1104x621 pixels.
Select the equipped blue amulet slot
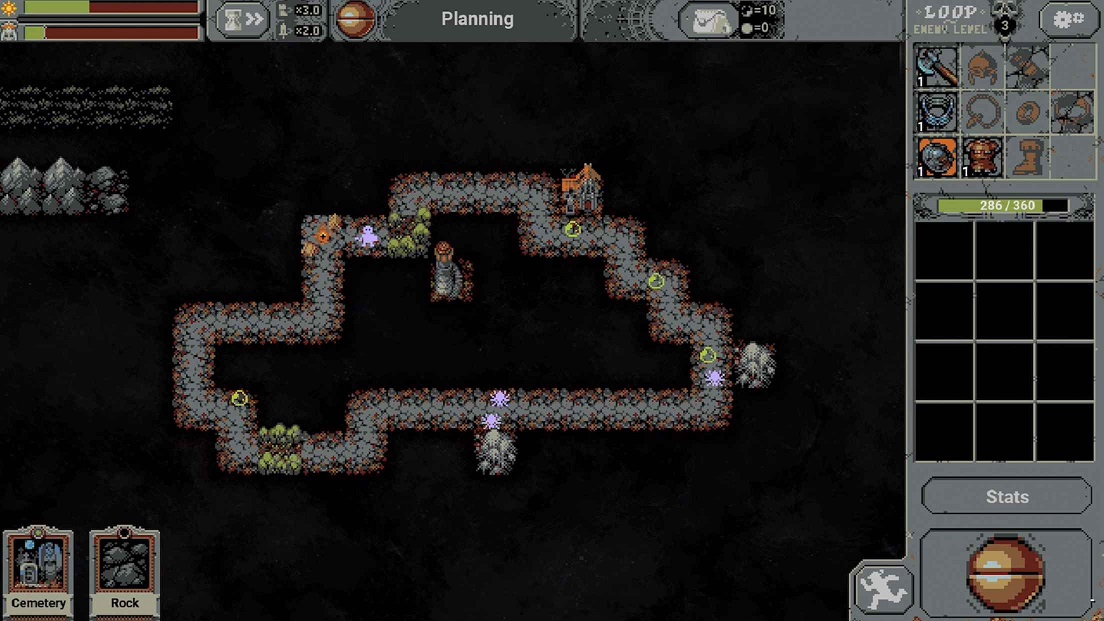[937, 112]
